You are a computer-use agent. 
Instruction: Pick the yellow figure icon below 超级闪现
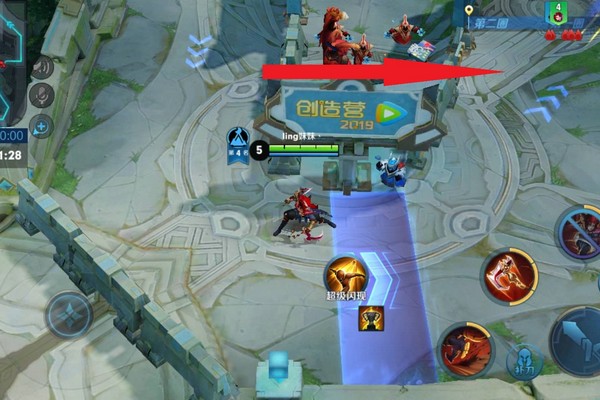[x=372, y=317]
